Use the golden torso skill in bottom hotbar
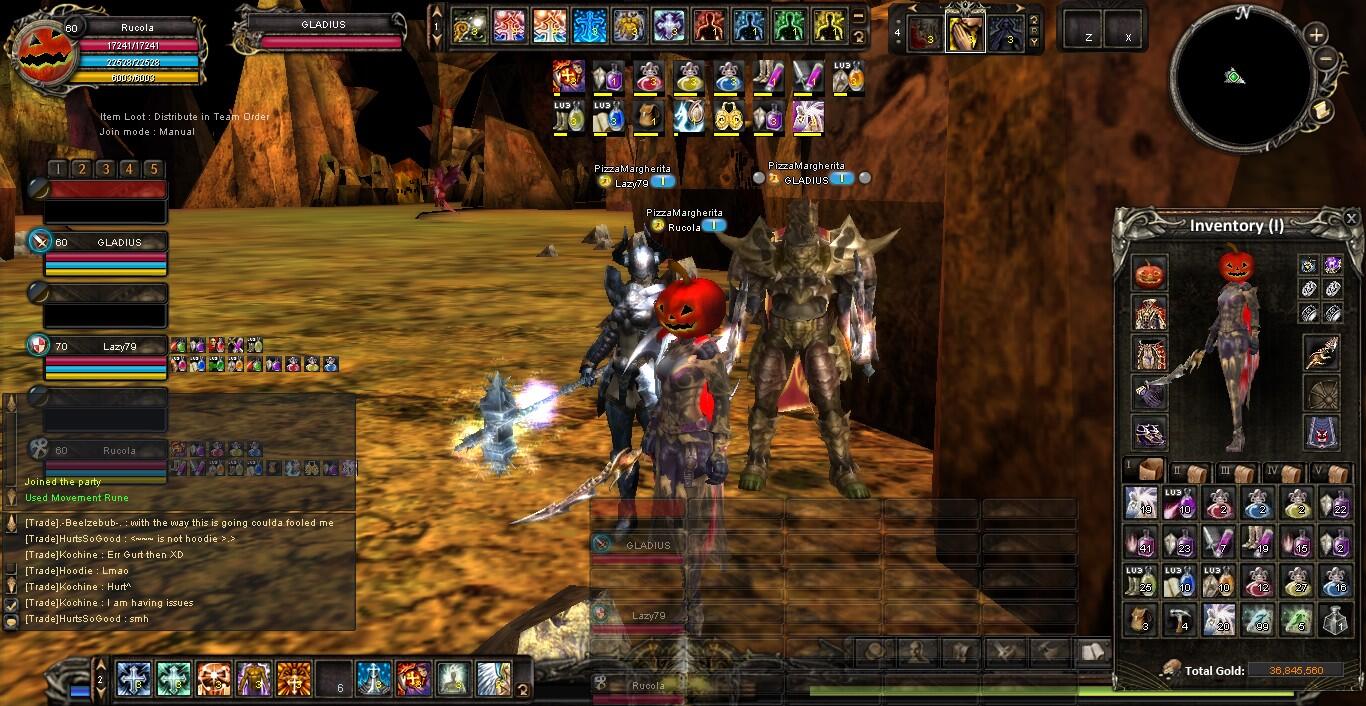1366x706 pixels. pyautogui.click(x=253, y=679)
